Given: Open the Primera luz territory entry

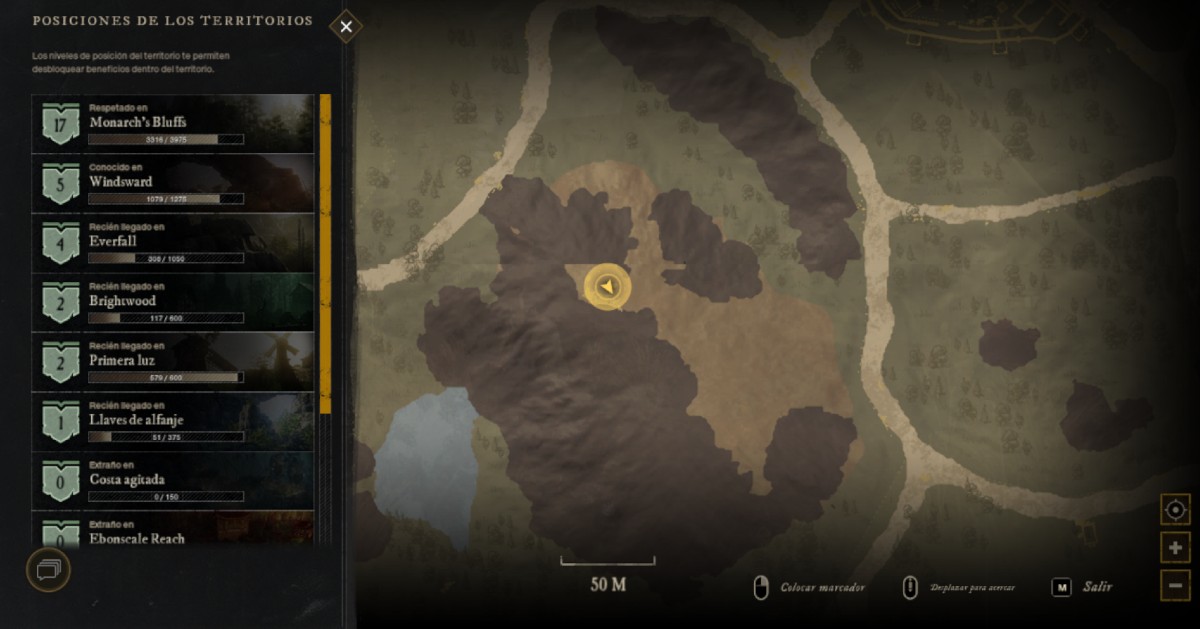Looking at the screenshot, I should point(173,361).
